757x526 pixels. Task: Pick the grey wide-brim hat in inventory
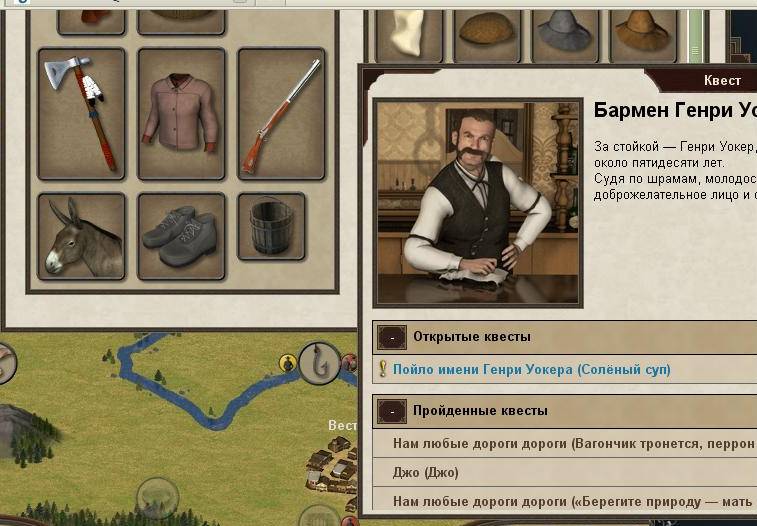(x=565, y=32)
